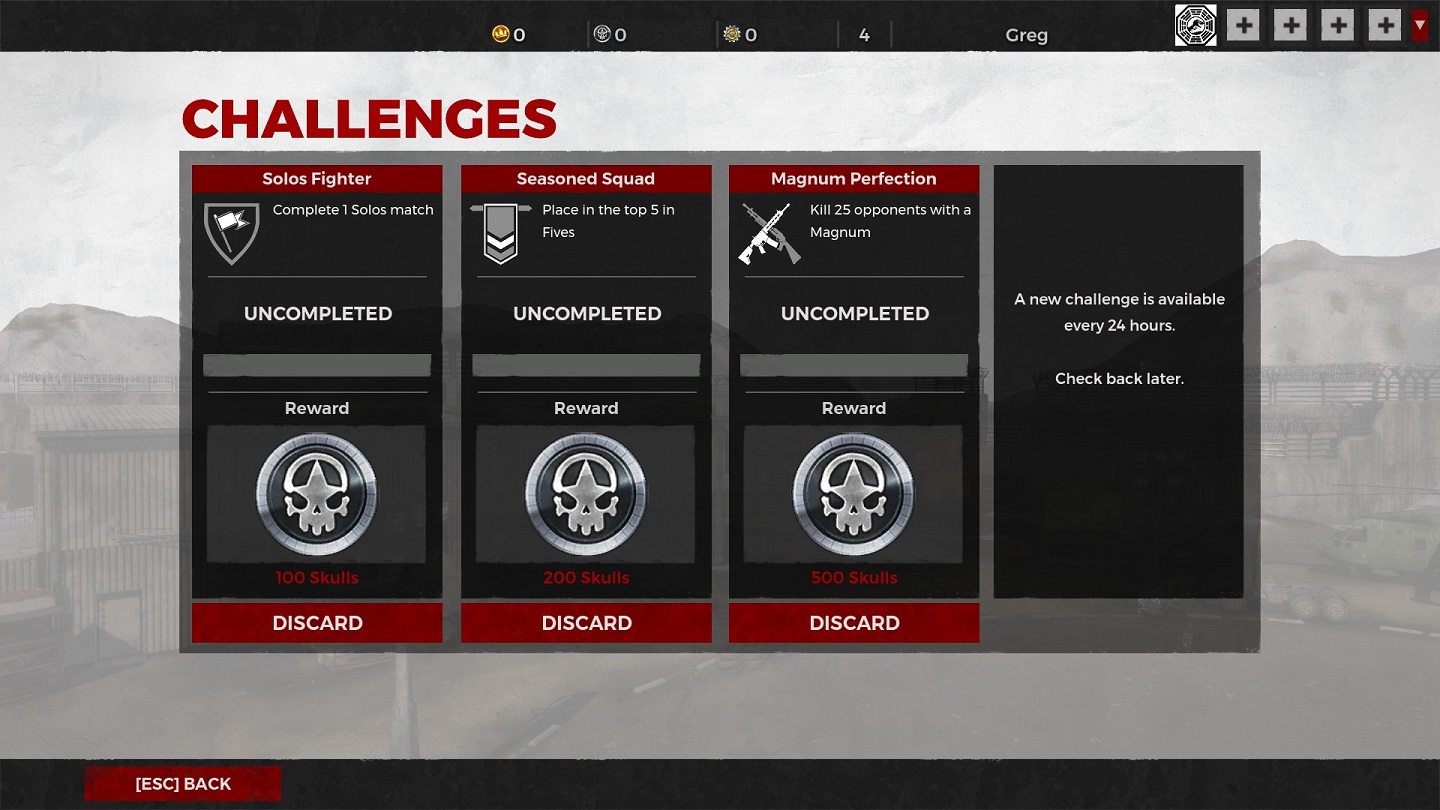Click the silver skull currency icon in top bar
This screenshot has width=1440, height=810.
coord(601,34)
